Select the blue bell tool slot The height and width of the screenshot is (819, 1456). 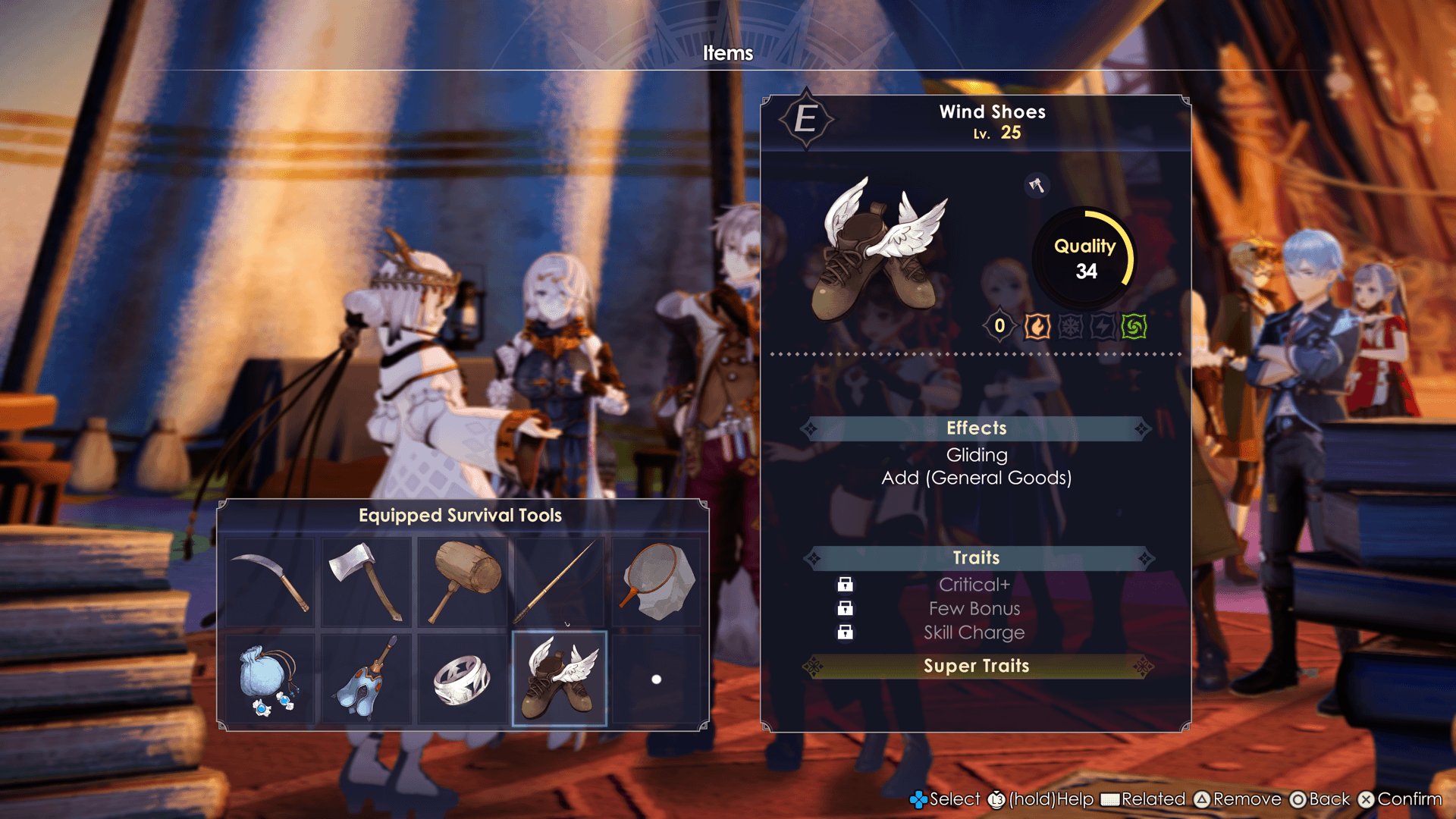coord(366,679)
